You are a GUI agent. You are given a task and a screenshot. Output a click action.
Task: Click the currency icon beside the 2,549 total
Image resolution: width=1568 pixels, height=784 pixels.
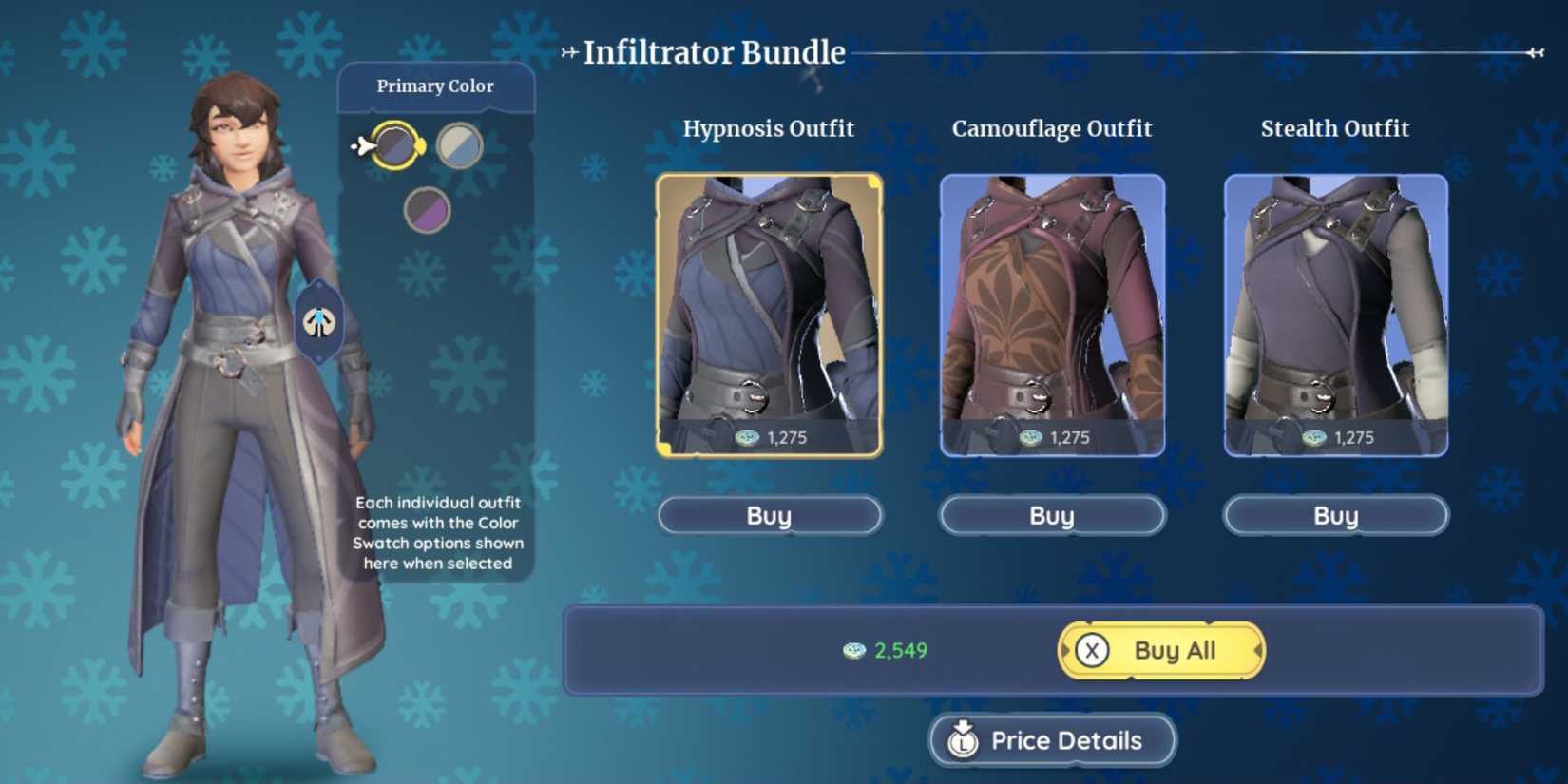851,651
